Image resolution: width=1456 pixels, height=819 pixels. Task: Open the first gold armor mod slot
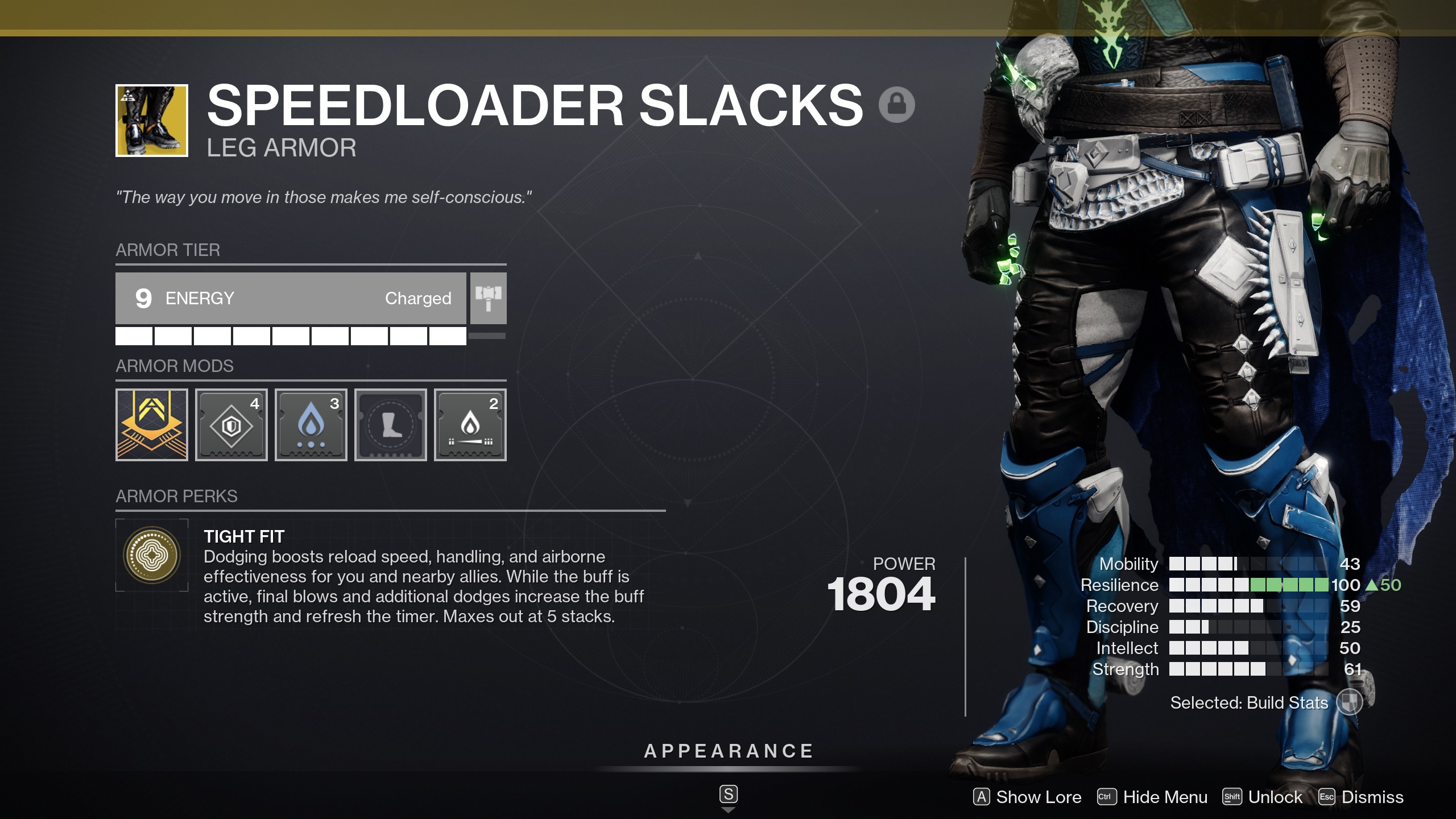(151, 424)
